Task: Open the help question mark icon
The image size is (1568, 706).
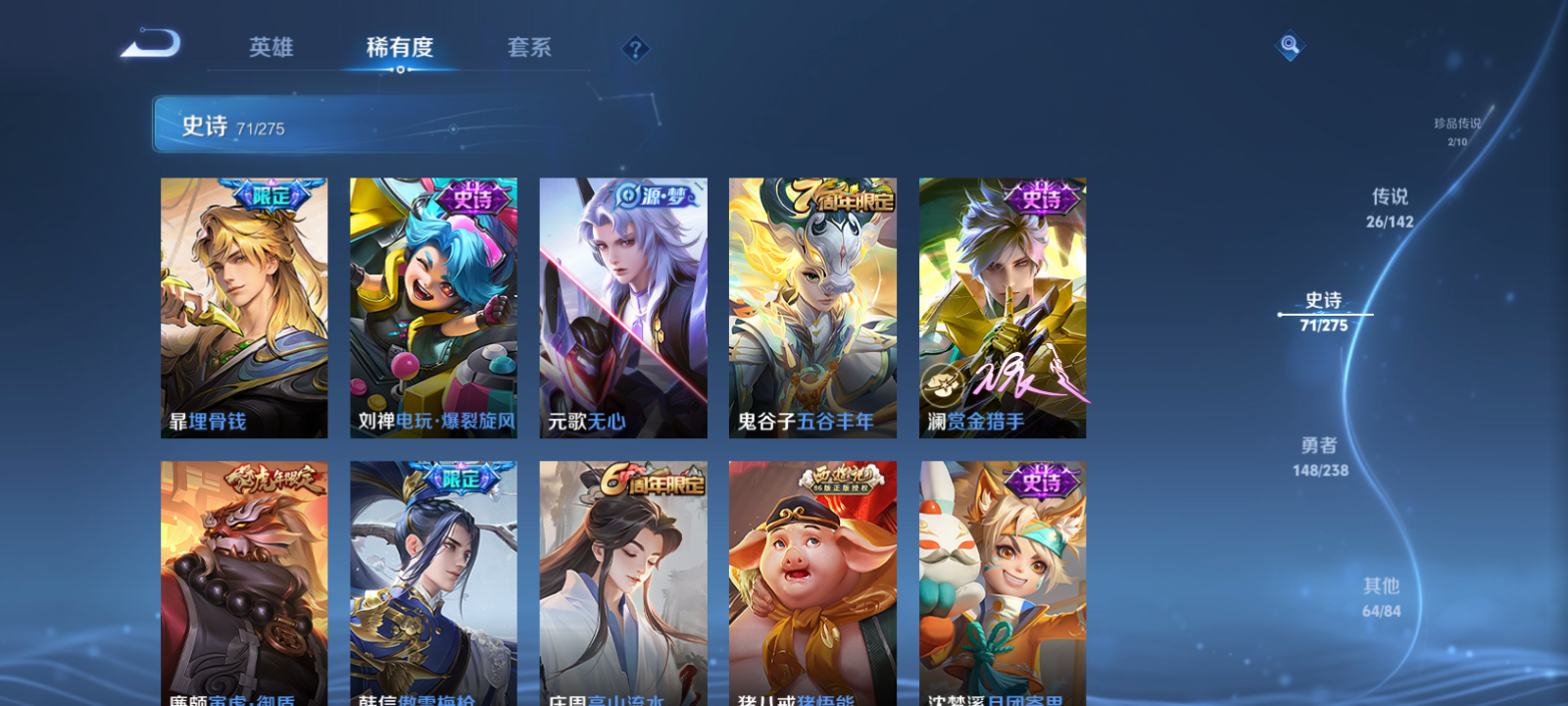Action: (635, 48)
